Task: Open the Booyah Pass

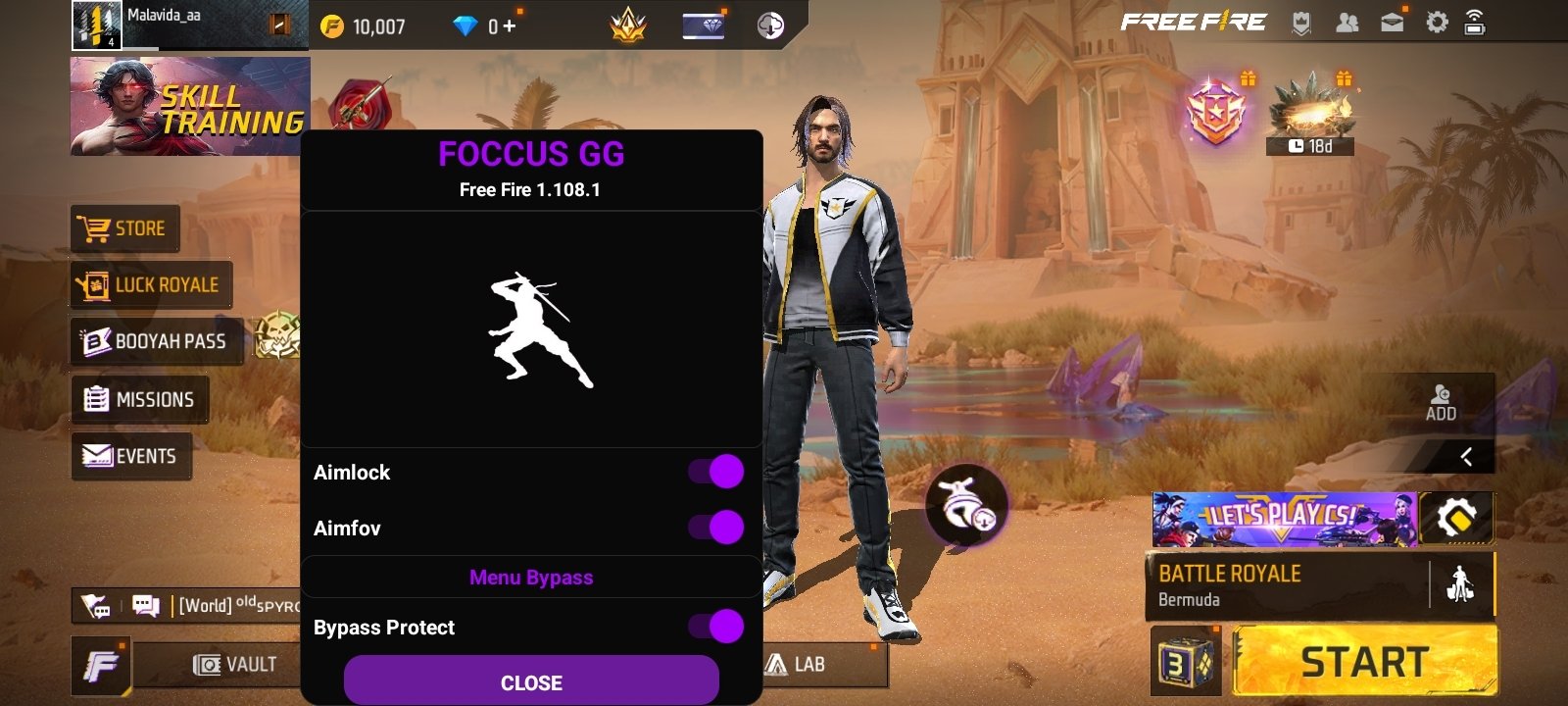Action: pyautogui.click(x=156, y=341)
